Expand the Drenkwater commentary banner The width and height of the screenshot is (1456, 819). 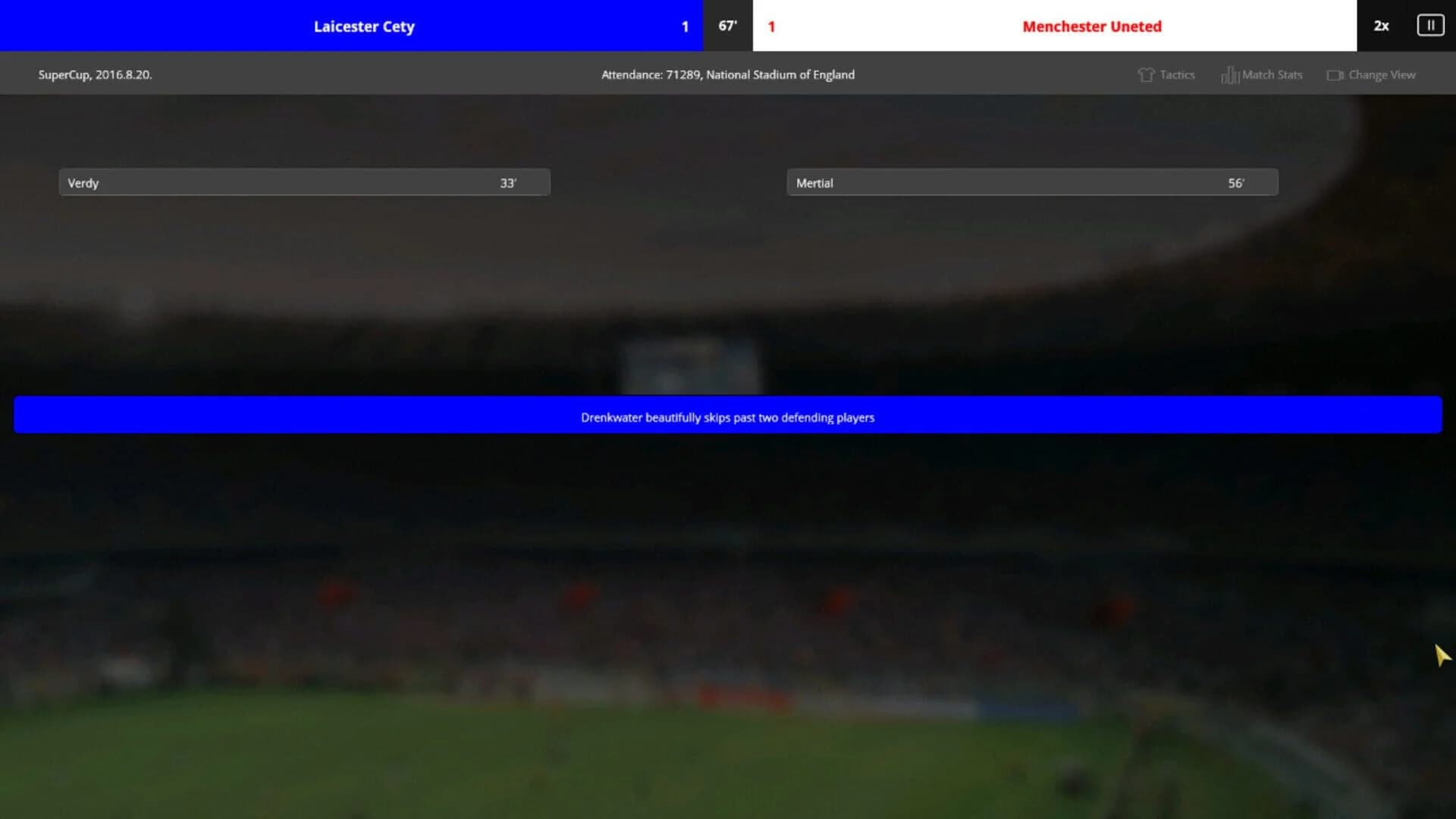pos(727,416)
